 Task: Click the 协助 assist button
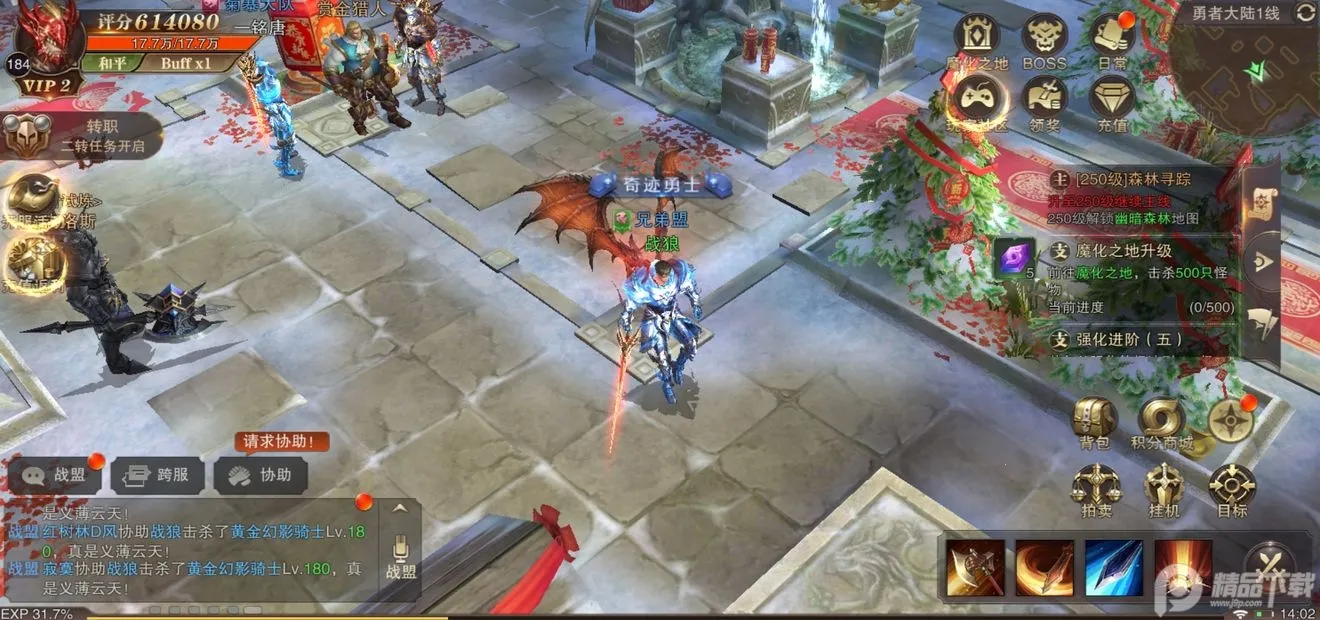[261, 476]
